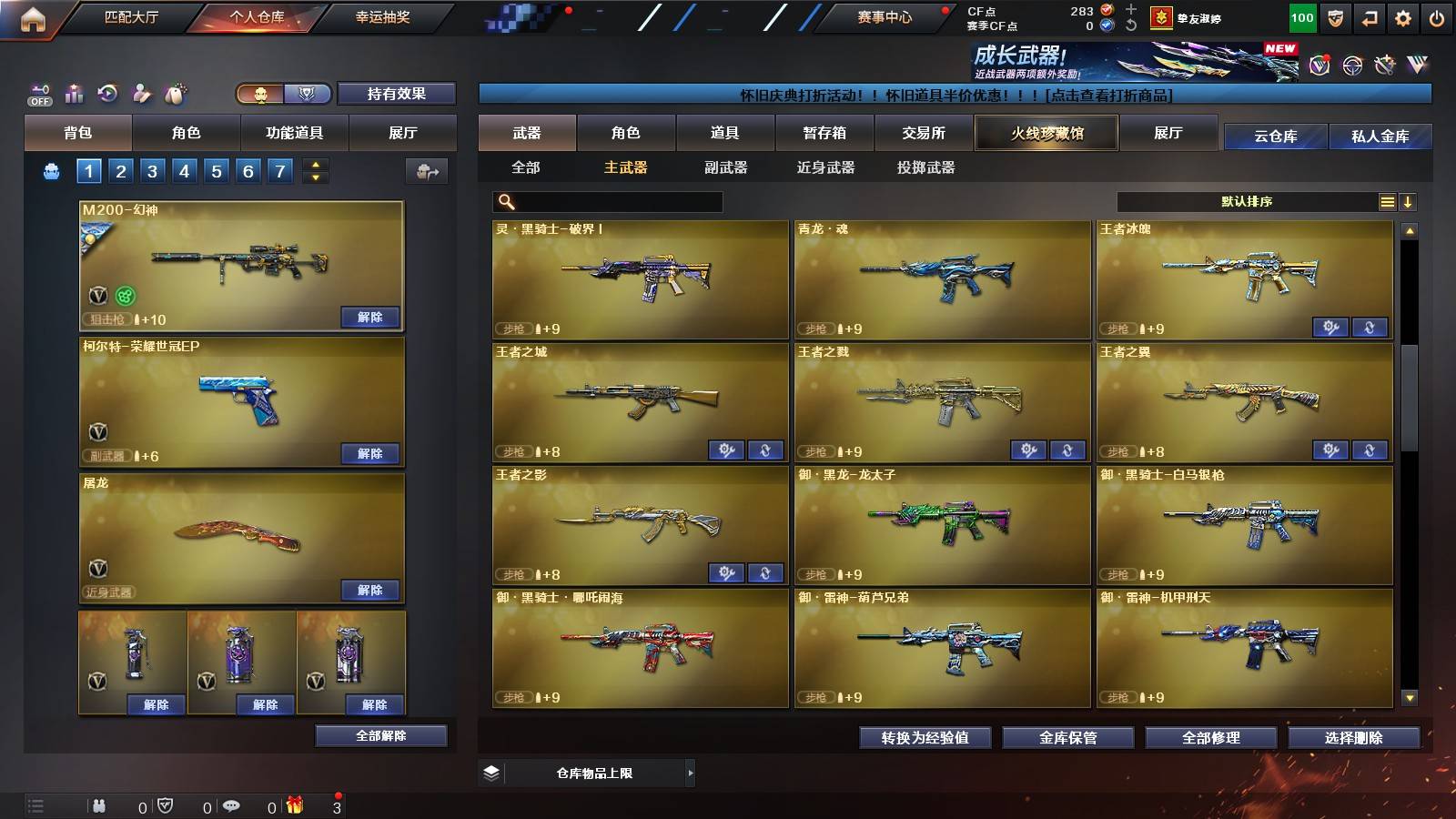The image size is (1456, 819).
Task: Toggle the list view icon next to sort order
Action: (x=1386, y=201)
